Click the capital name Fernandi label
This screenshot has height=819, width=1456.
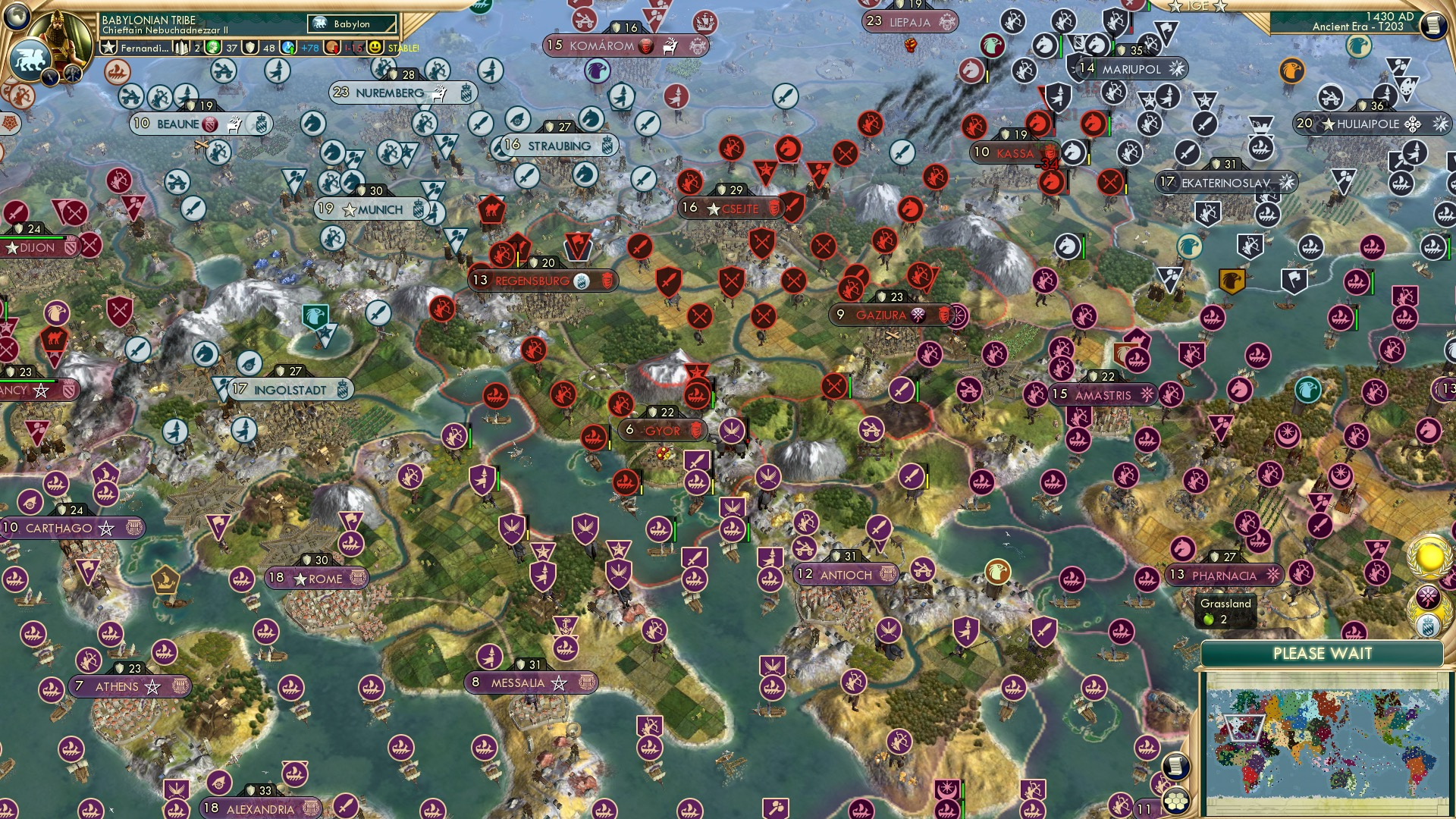144,48
